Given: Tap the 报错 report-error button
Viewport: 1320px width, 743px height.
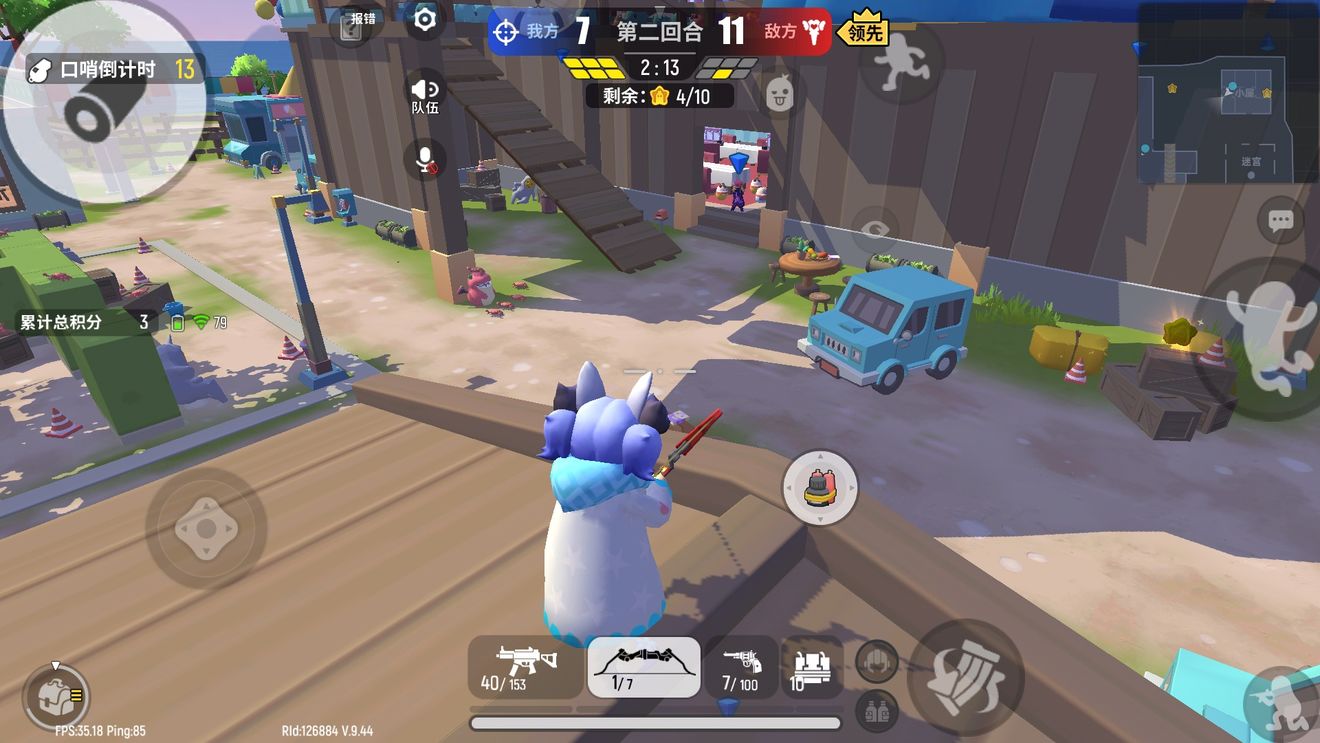Looking at the screenshot, I should pos(352,25).
